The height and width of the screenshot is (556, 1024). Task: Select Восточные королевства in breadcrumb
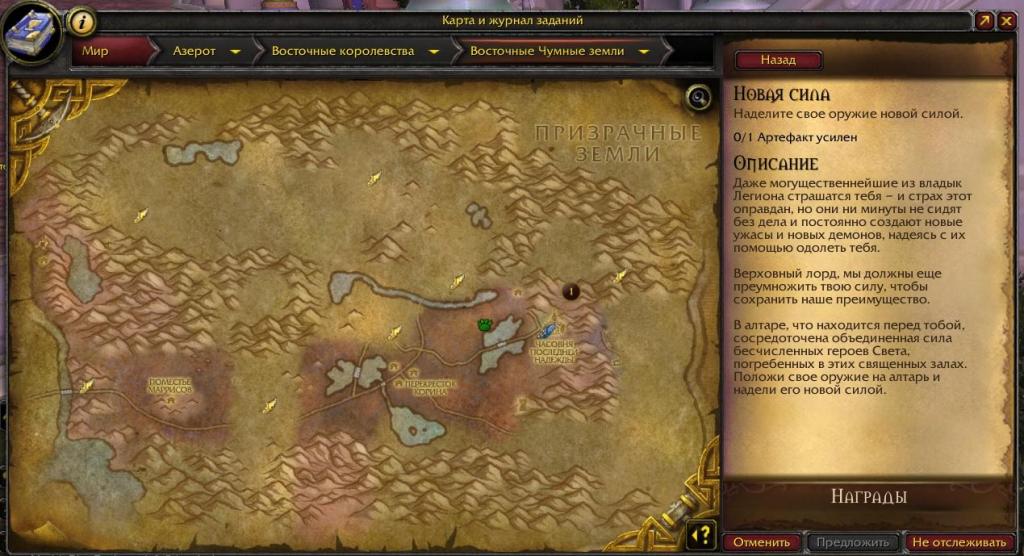(342, 51)
